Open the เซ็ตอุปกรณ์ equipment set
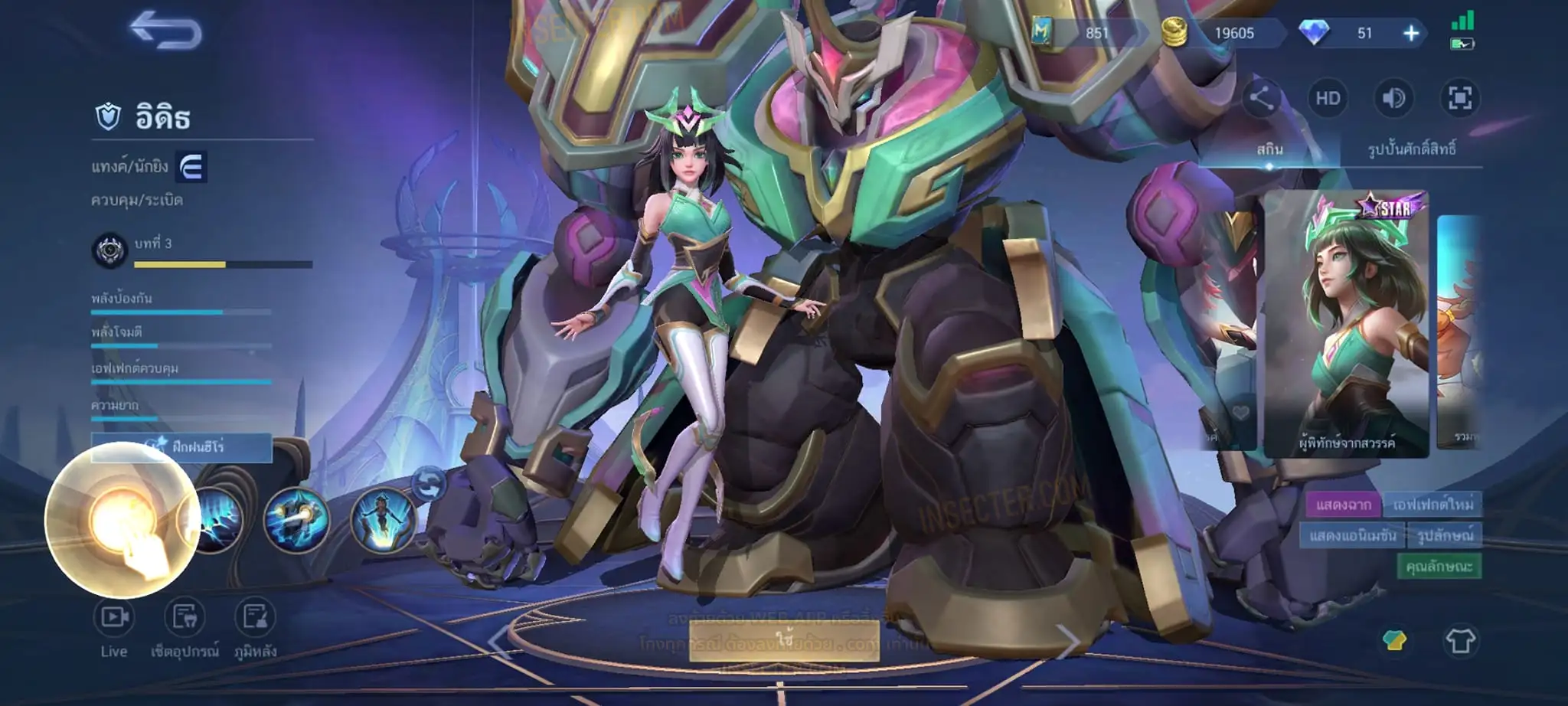 tap(185, 628)
